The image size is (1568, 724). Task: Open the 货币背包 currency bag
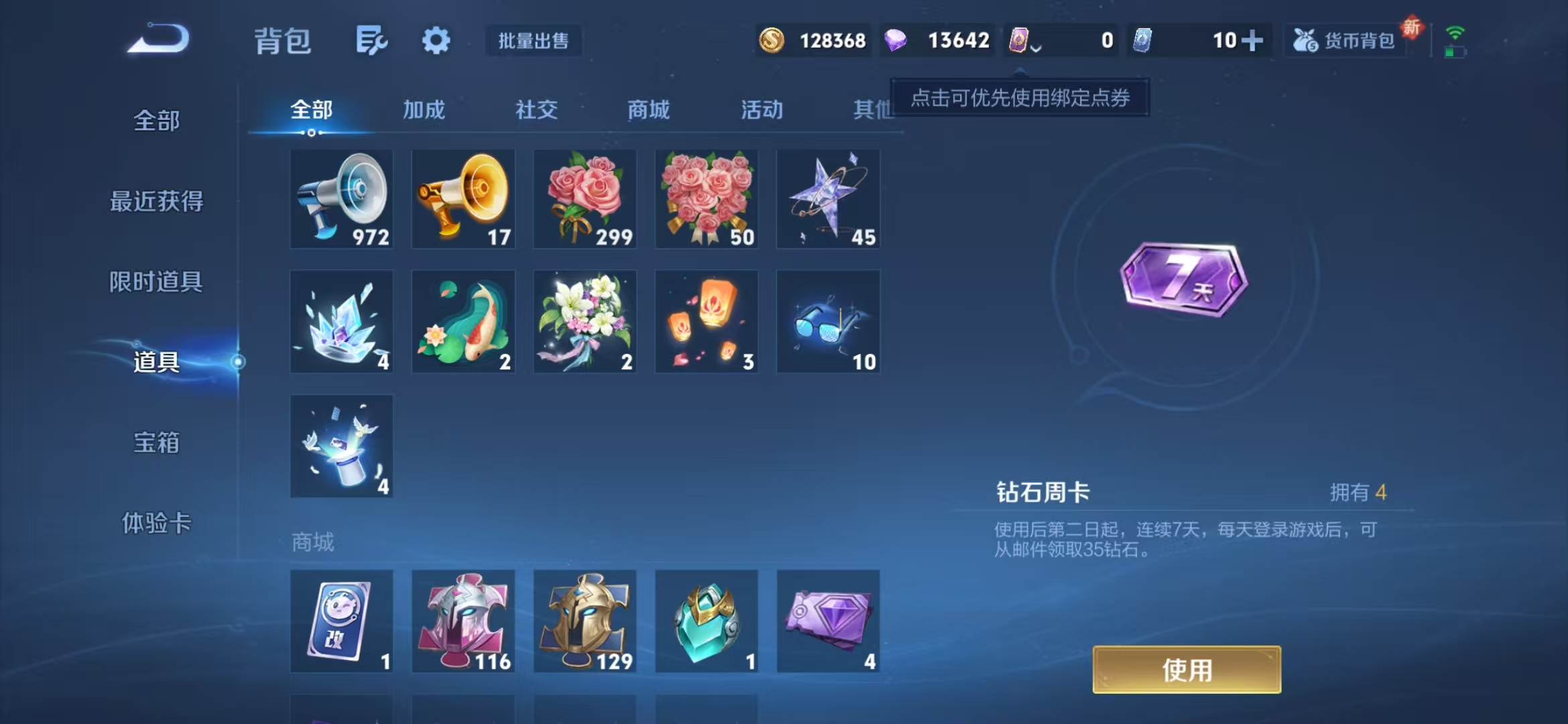pyautogui.click(x=1348, y=40)
